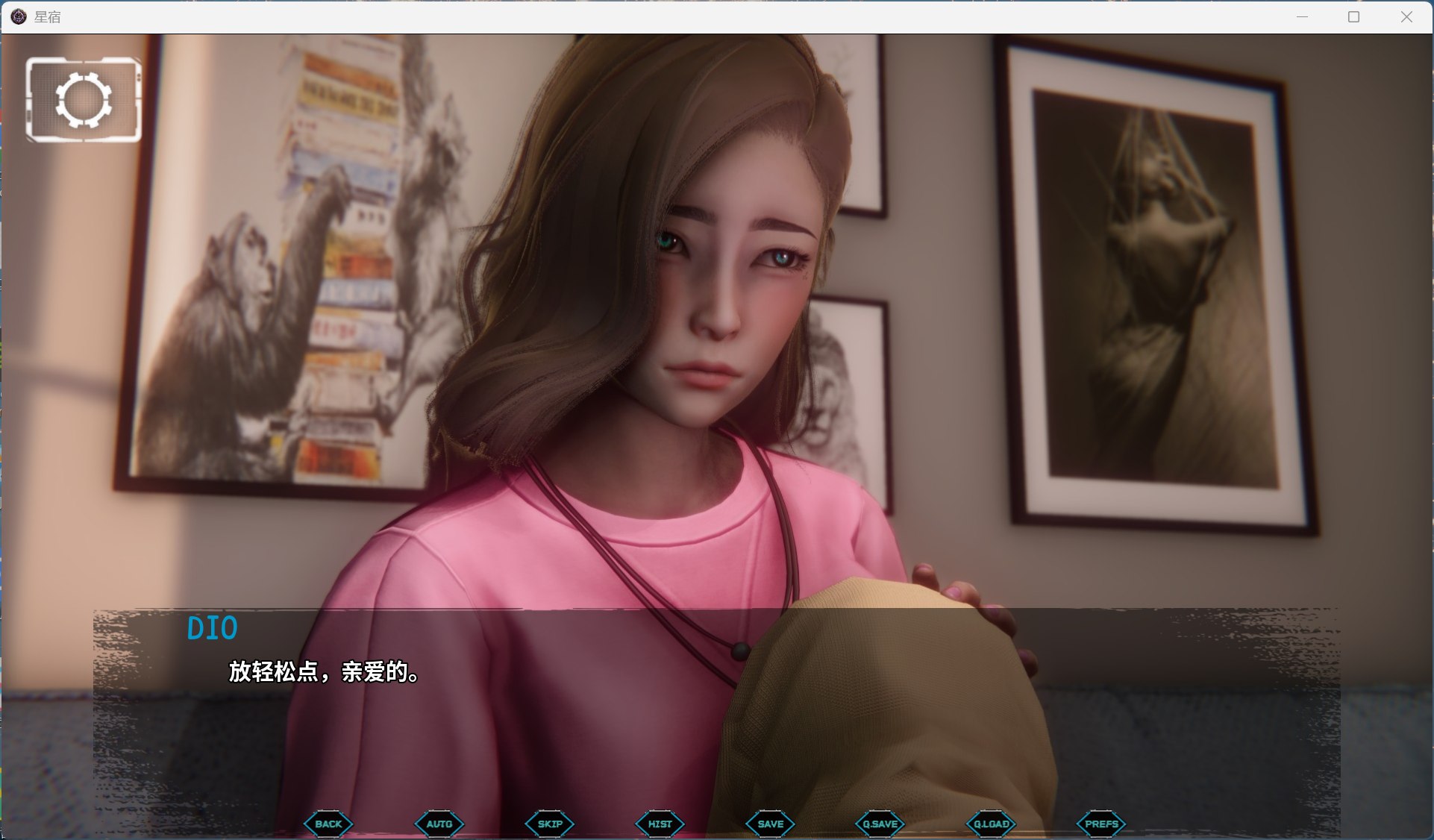The image size is (1434, 840).
Task: Open the PREFS preferences screen
Action: (x=1102, y=824)
